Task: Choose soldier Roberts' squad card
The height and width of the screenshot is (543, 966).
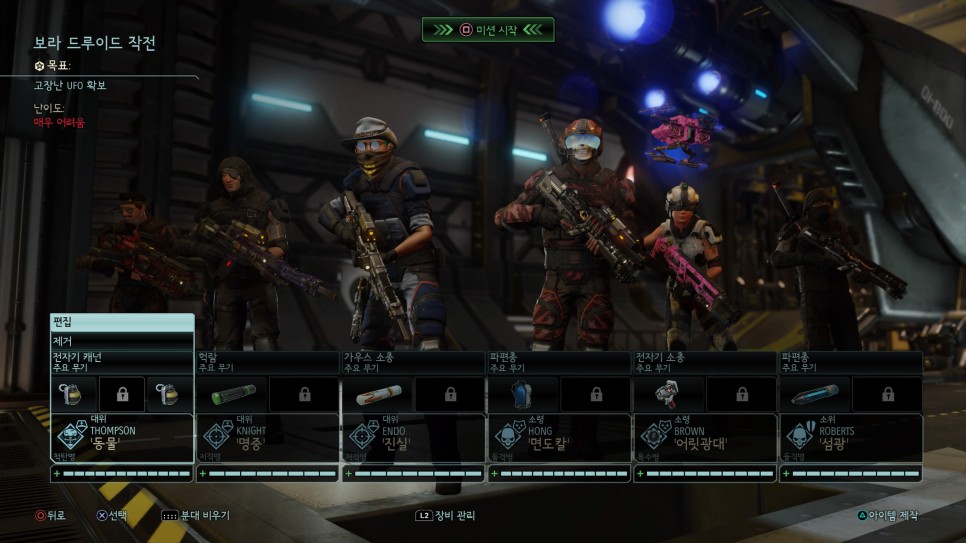Action: pos(850,437)
